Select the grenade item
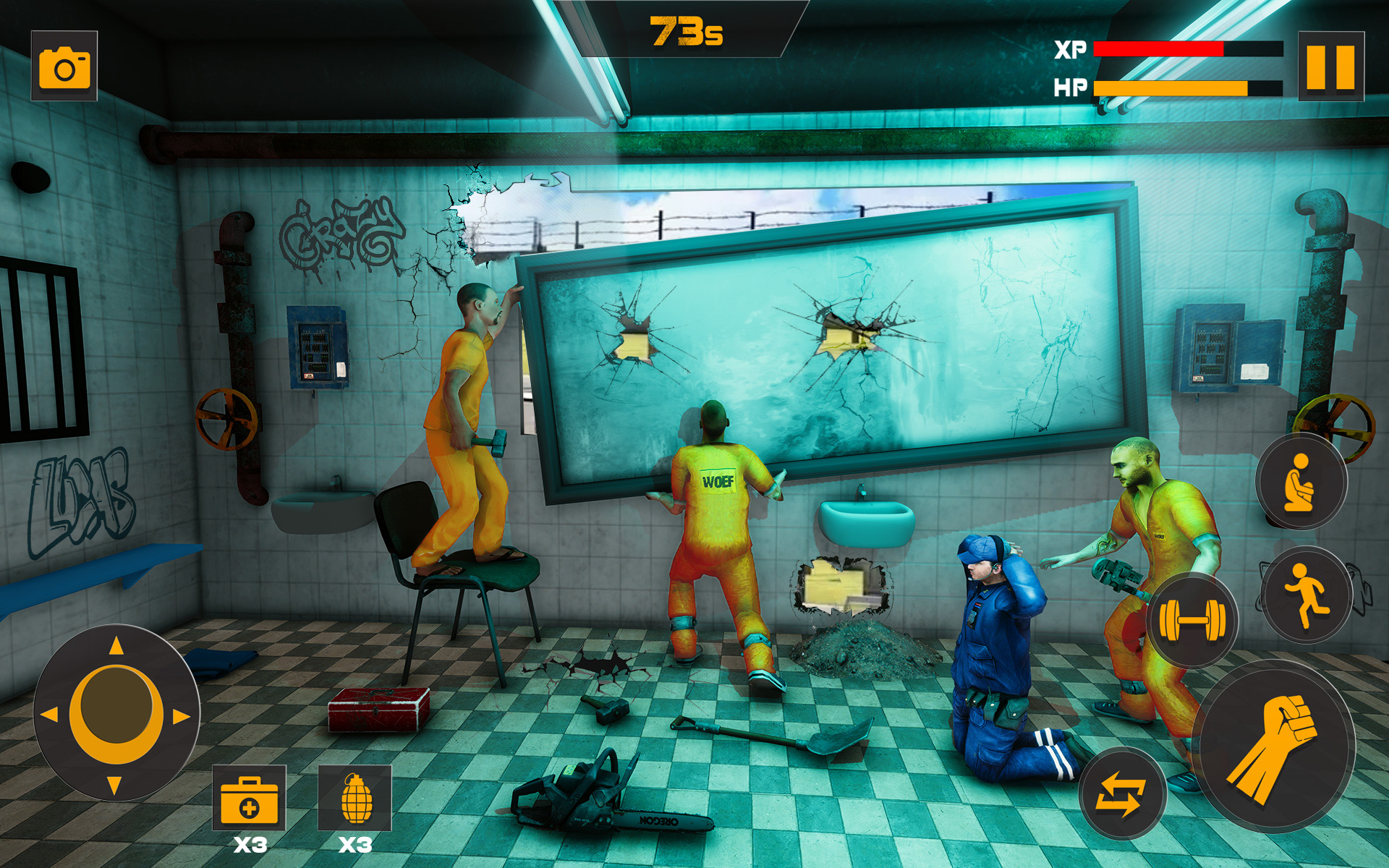 [355, 799]
